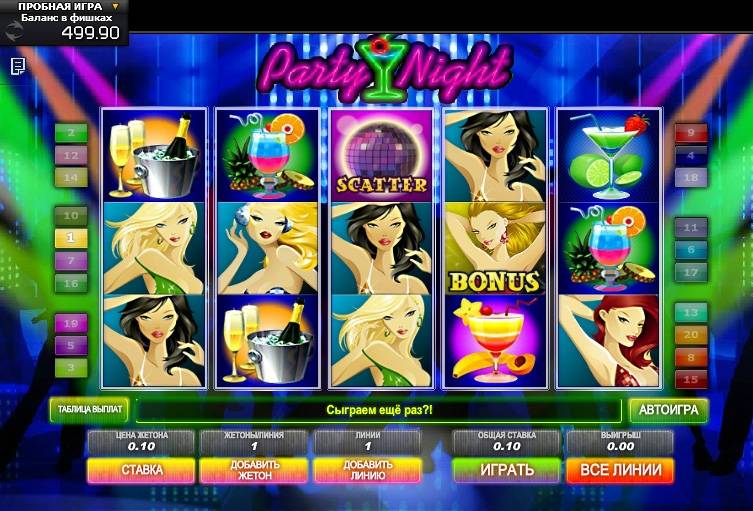This screenshot has height=511, width=753.
Task: Select payline number 13
Action: click(691, 313)
